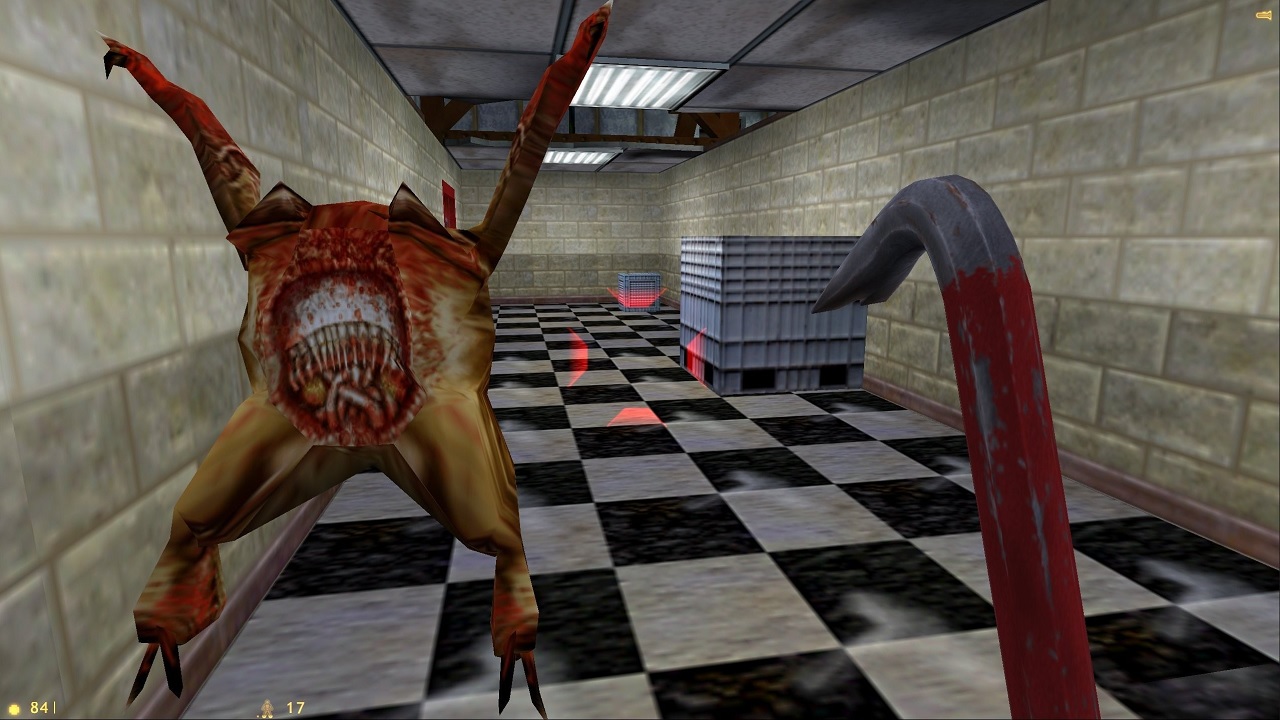Click the second red laser beam ahead

(x=576, y=355)
